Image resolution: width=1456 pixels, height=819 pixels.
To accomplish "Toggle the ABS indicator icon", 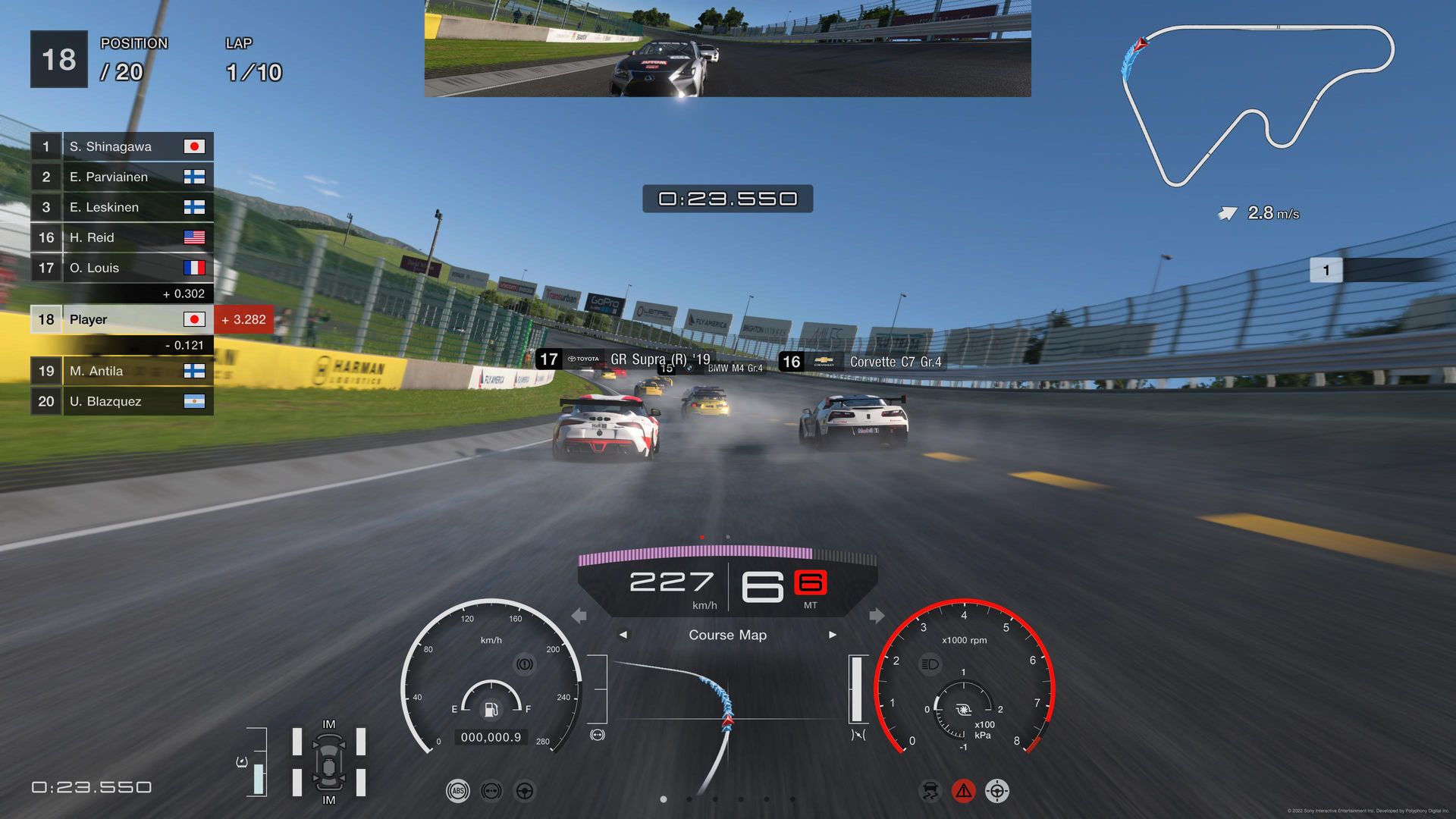I will point(457,791).
